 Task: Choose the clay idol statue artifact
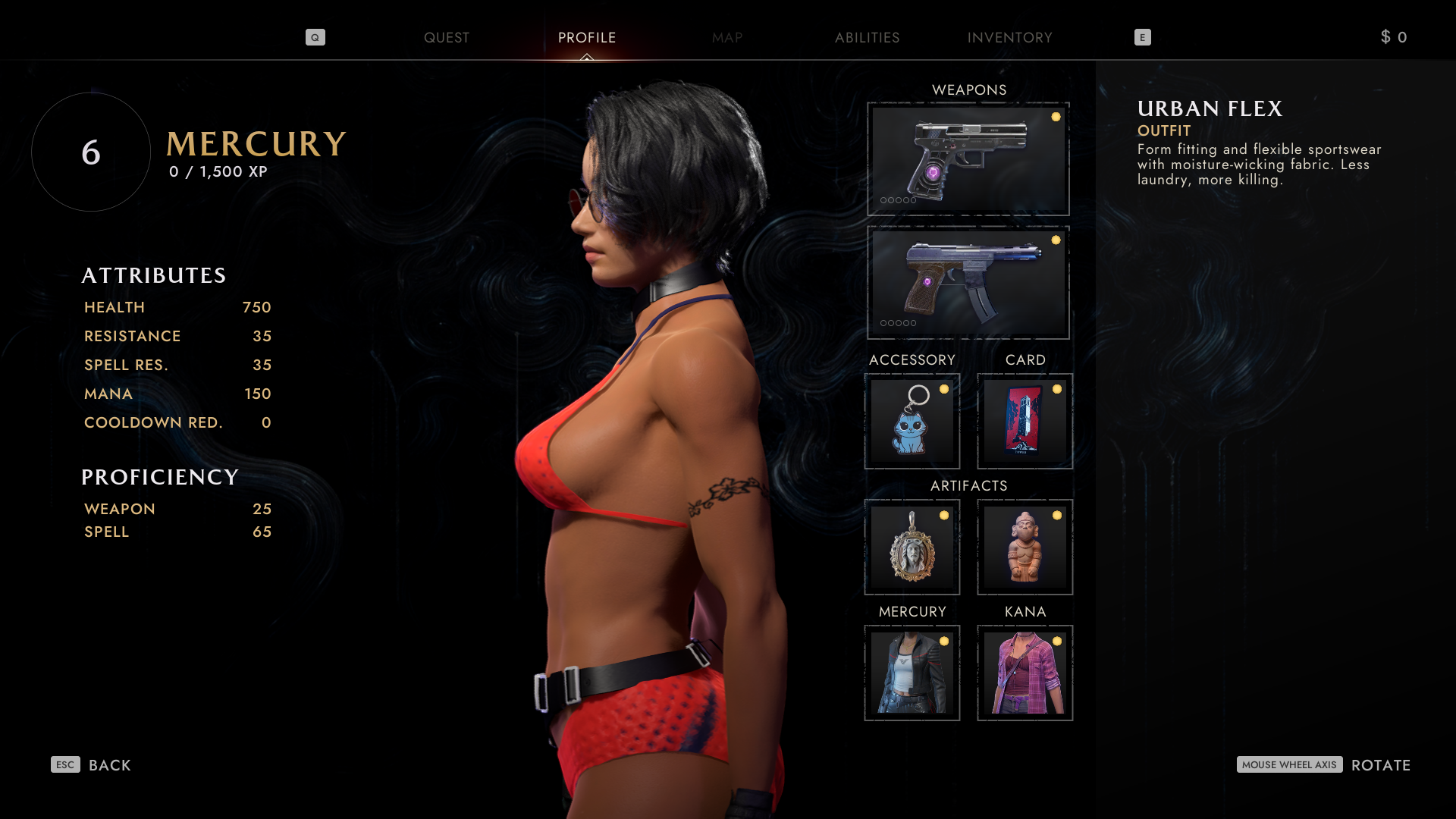coord(1025,547)
